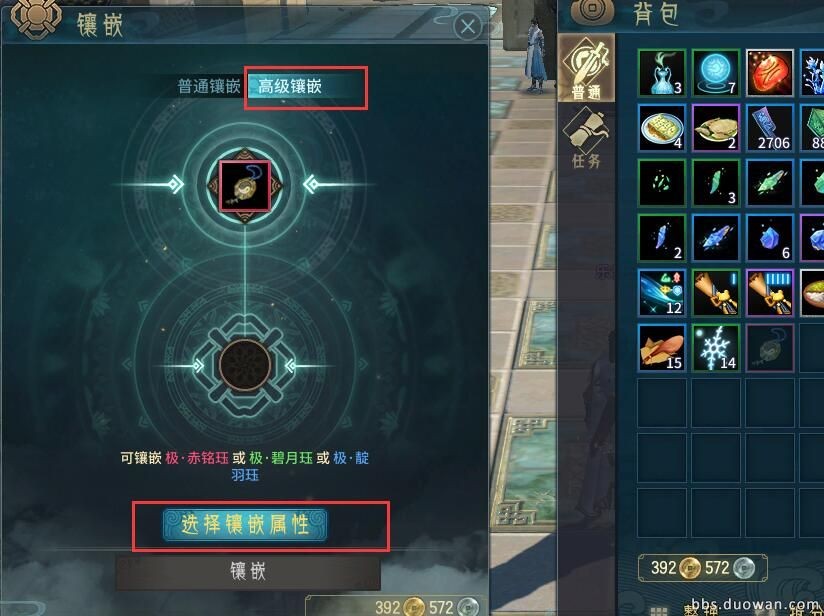Screen dimensions: 824x616
Task: Pick the snowflake item with count 14
Action: coord(716,348)
